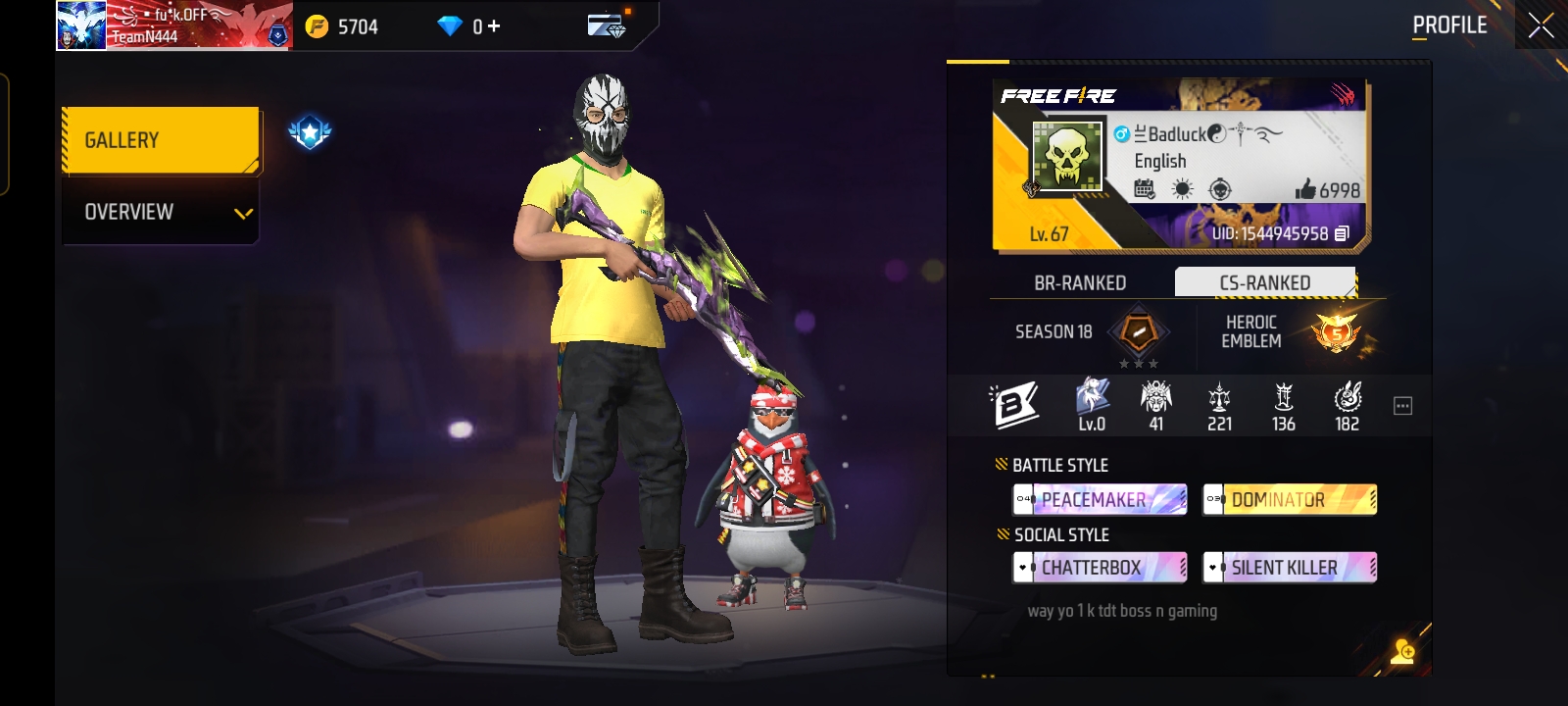Select the CS-Ranked tab
The image size is (1568, 706).
[1264, 282]
